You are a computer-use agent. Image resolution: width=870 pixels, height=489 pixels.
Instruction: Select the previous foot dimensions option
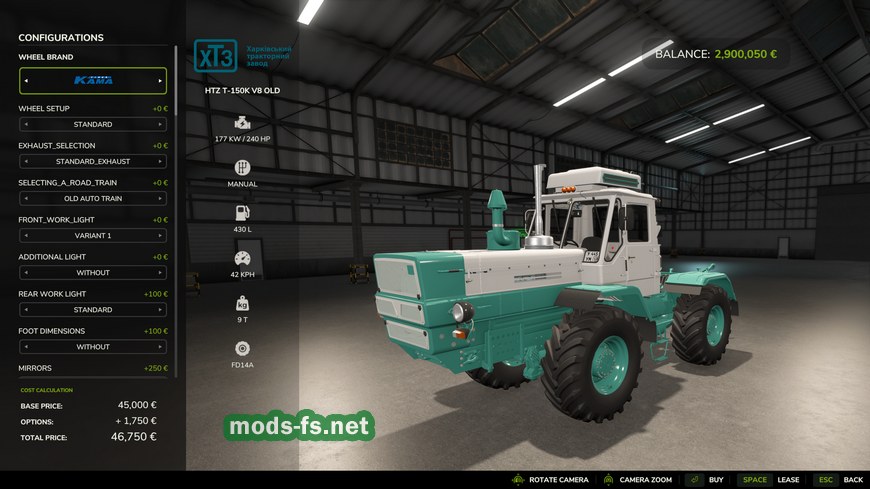[26, 347]
